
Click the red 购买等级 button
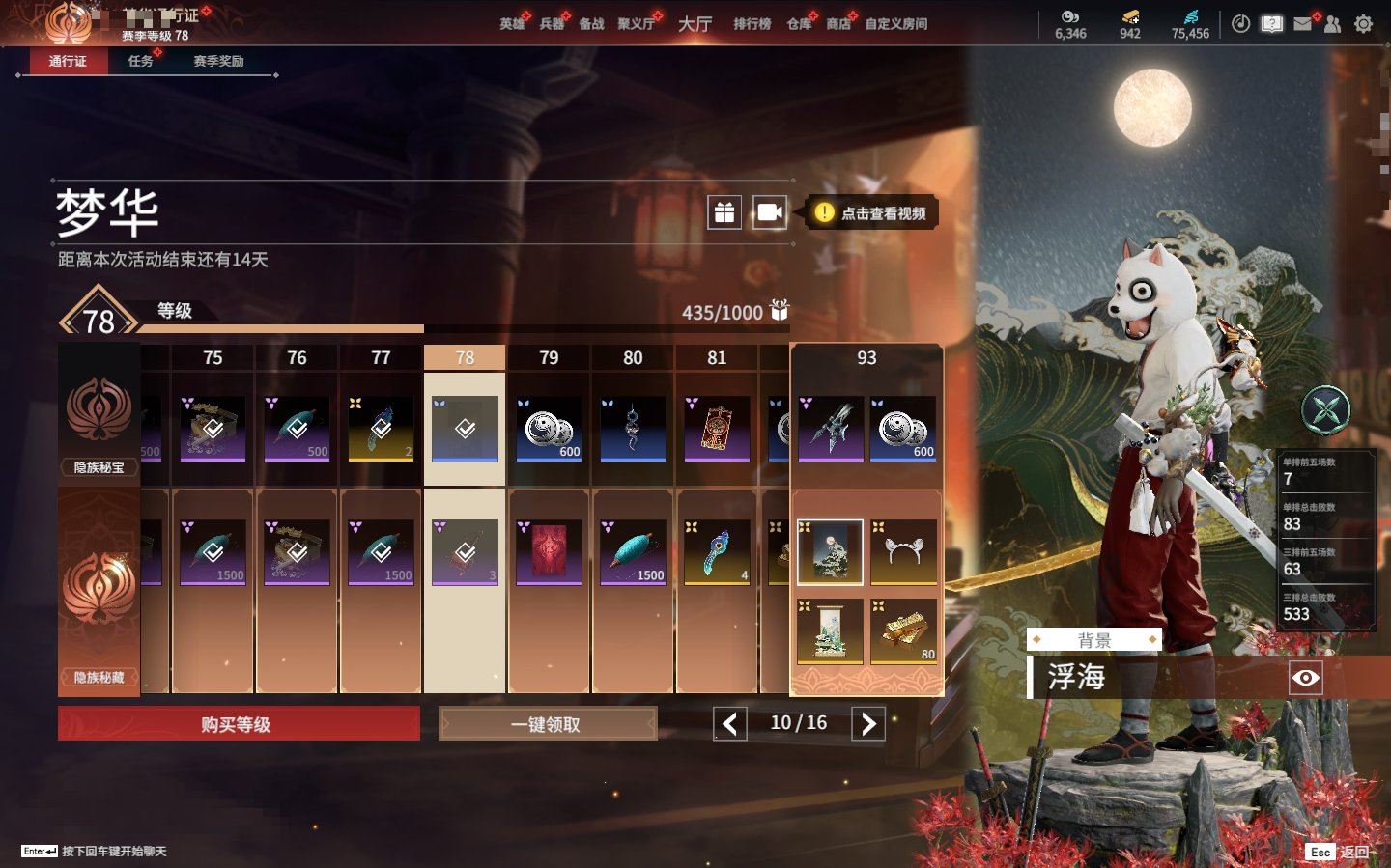(239, 724)
